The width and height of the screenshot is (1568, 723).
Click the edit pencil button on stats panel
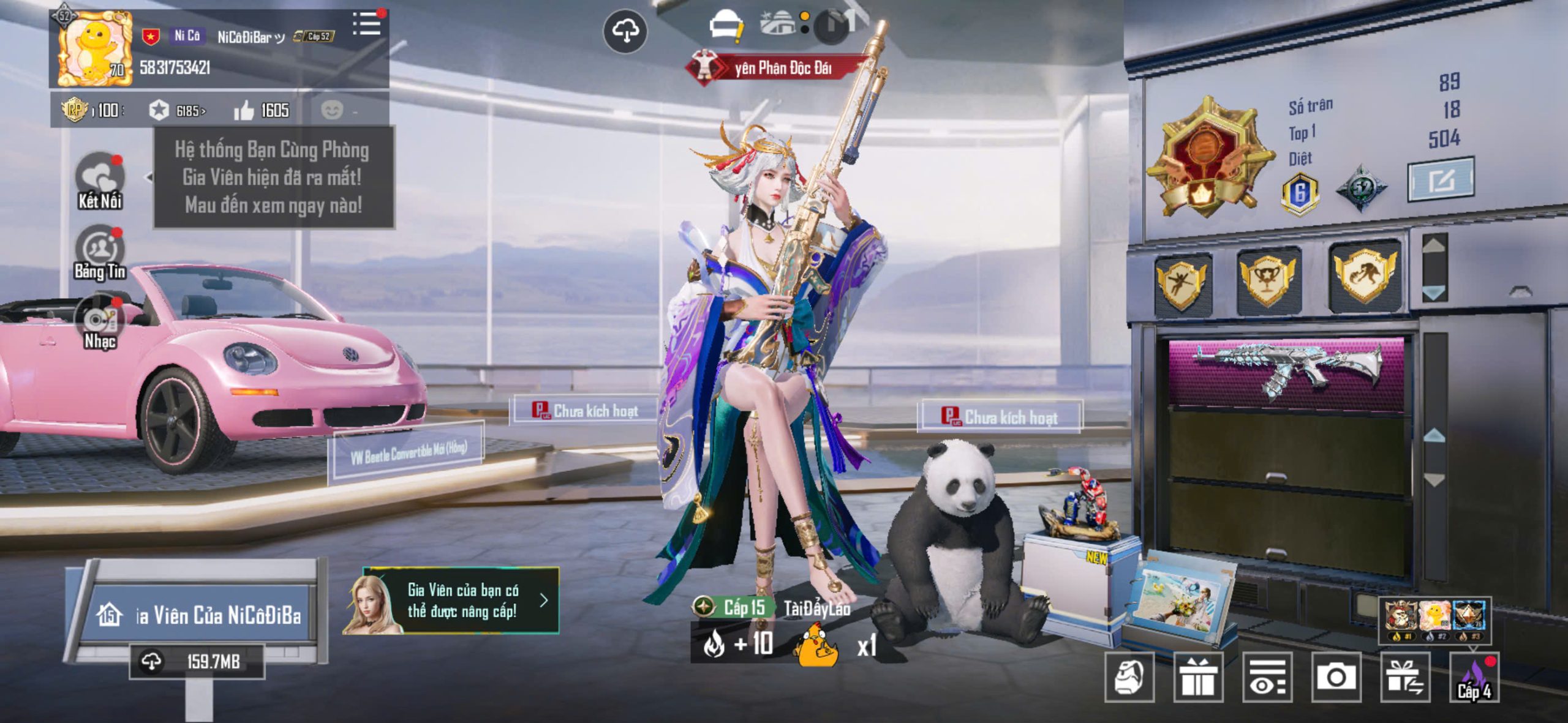pos(1440,179)
